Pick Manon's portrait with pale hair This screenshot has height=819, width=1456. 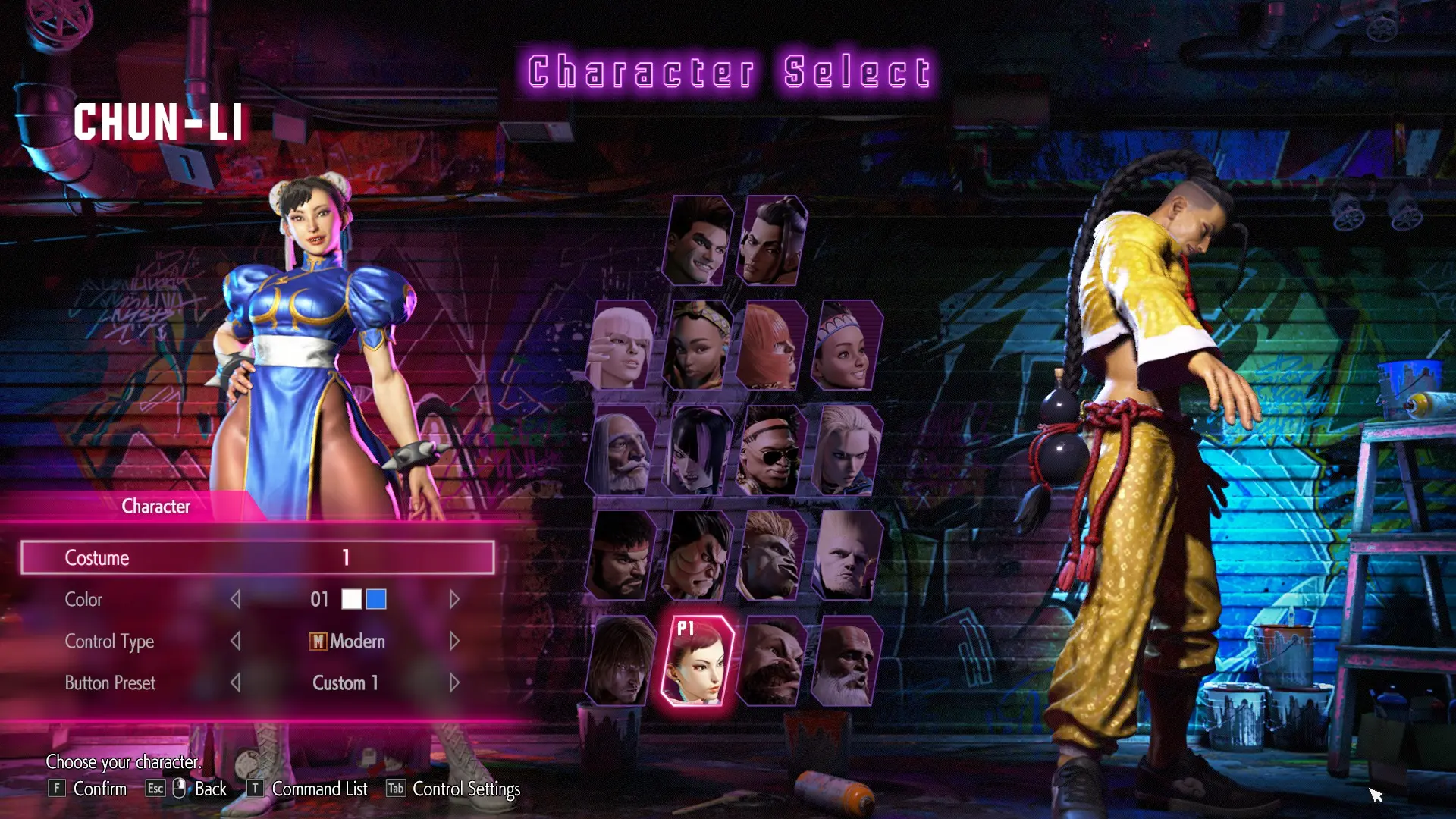pyautogui.click(x=622, y=346)
